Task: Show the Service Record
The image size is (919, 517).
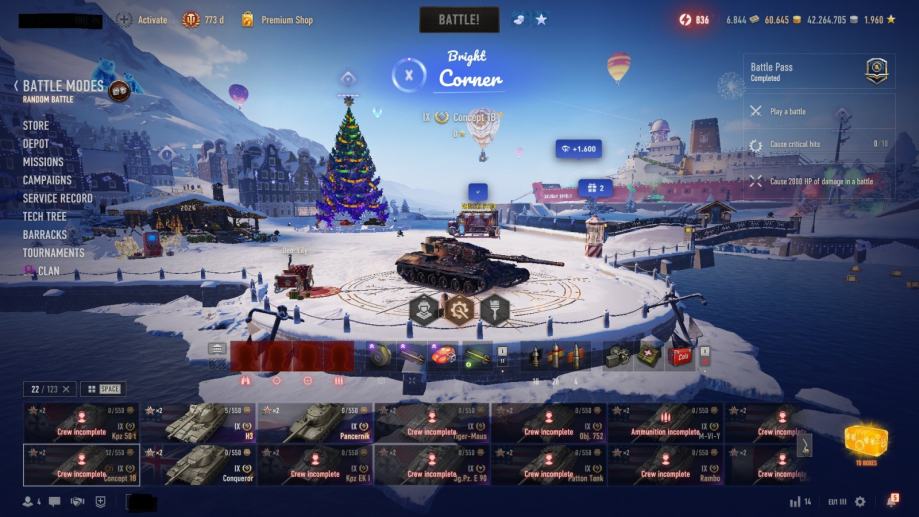Action: point(58,198)
